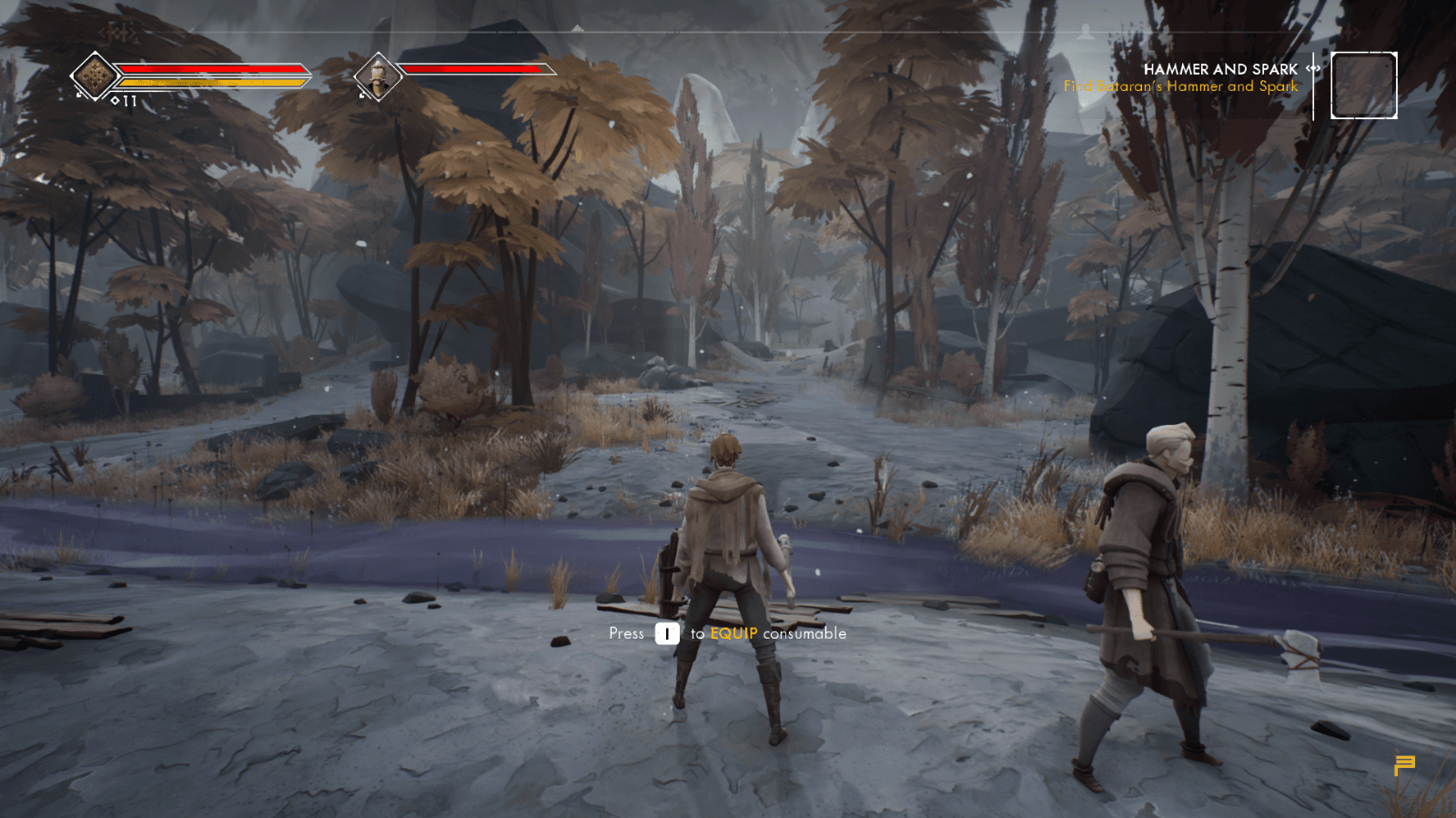Toggle the equip prompt banner
The height and width of the screenshot is (818, 1456).
click(726, 633)
